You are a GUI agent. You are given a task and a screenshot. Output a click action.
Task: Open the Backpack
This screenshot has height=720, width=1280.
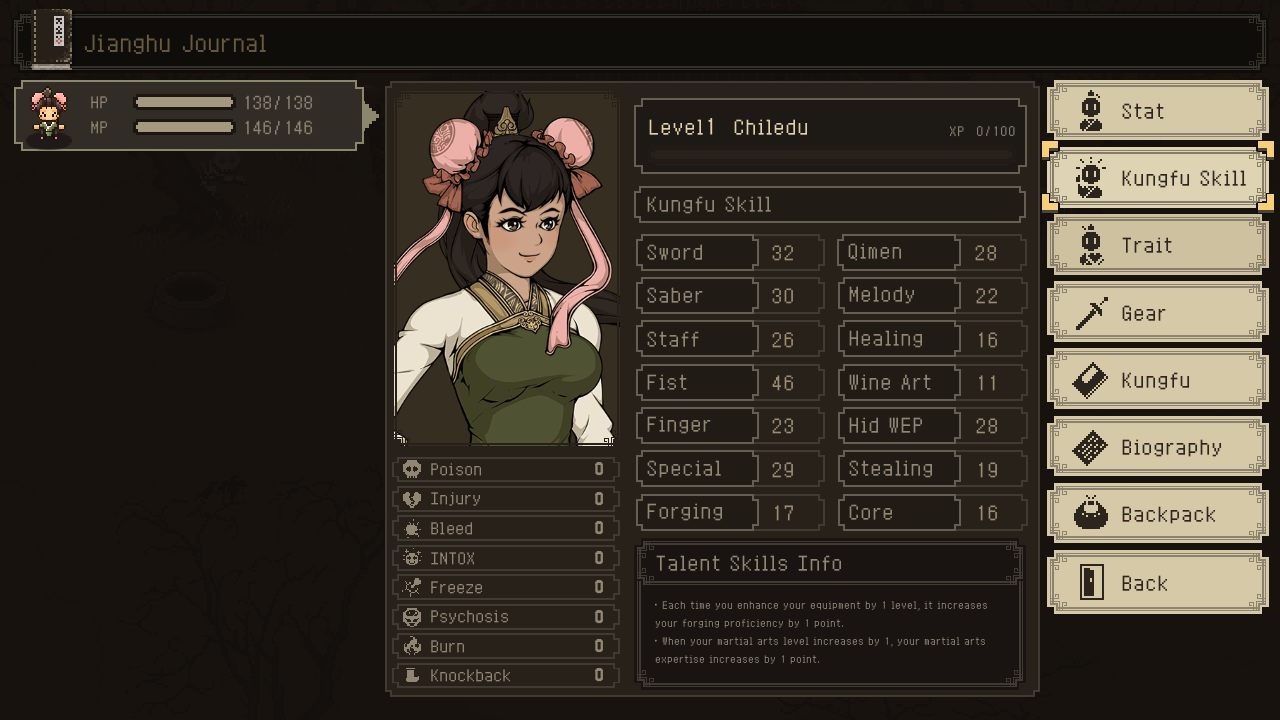pos(1156,514)
